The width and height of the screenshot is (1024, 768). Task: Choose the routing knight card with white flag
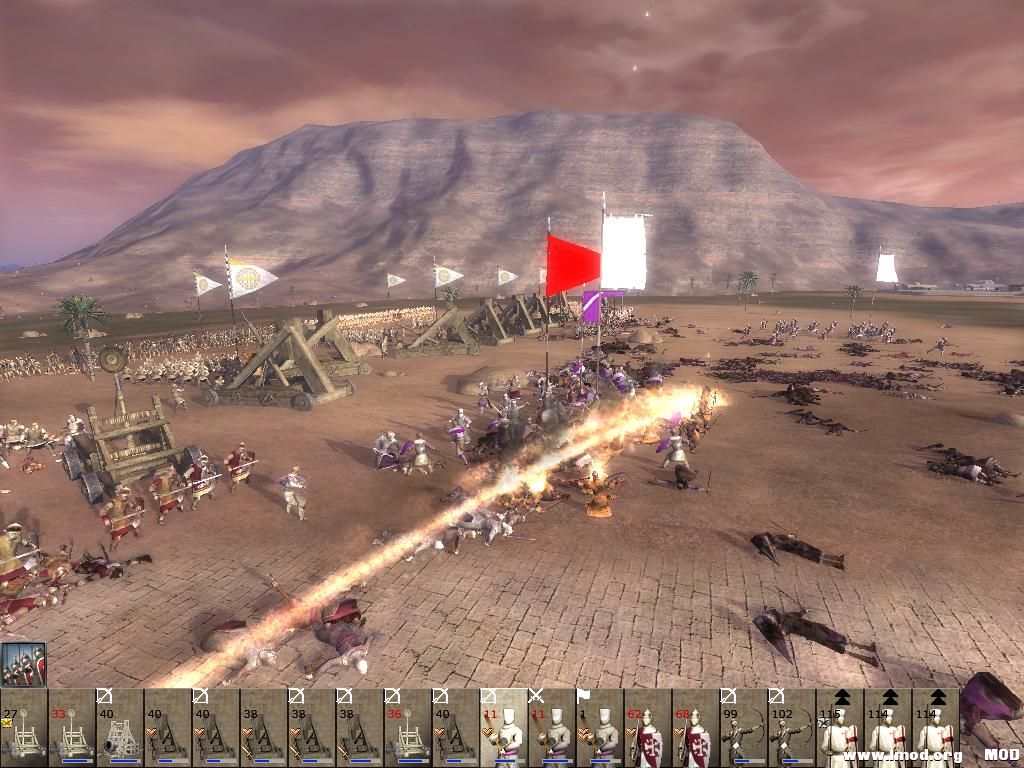pos(599,729)
